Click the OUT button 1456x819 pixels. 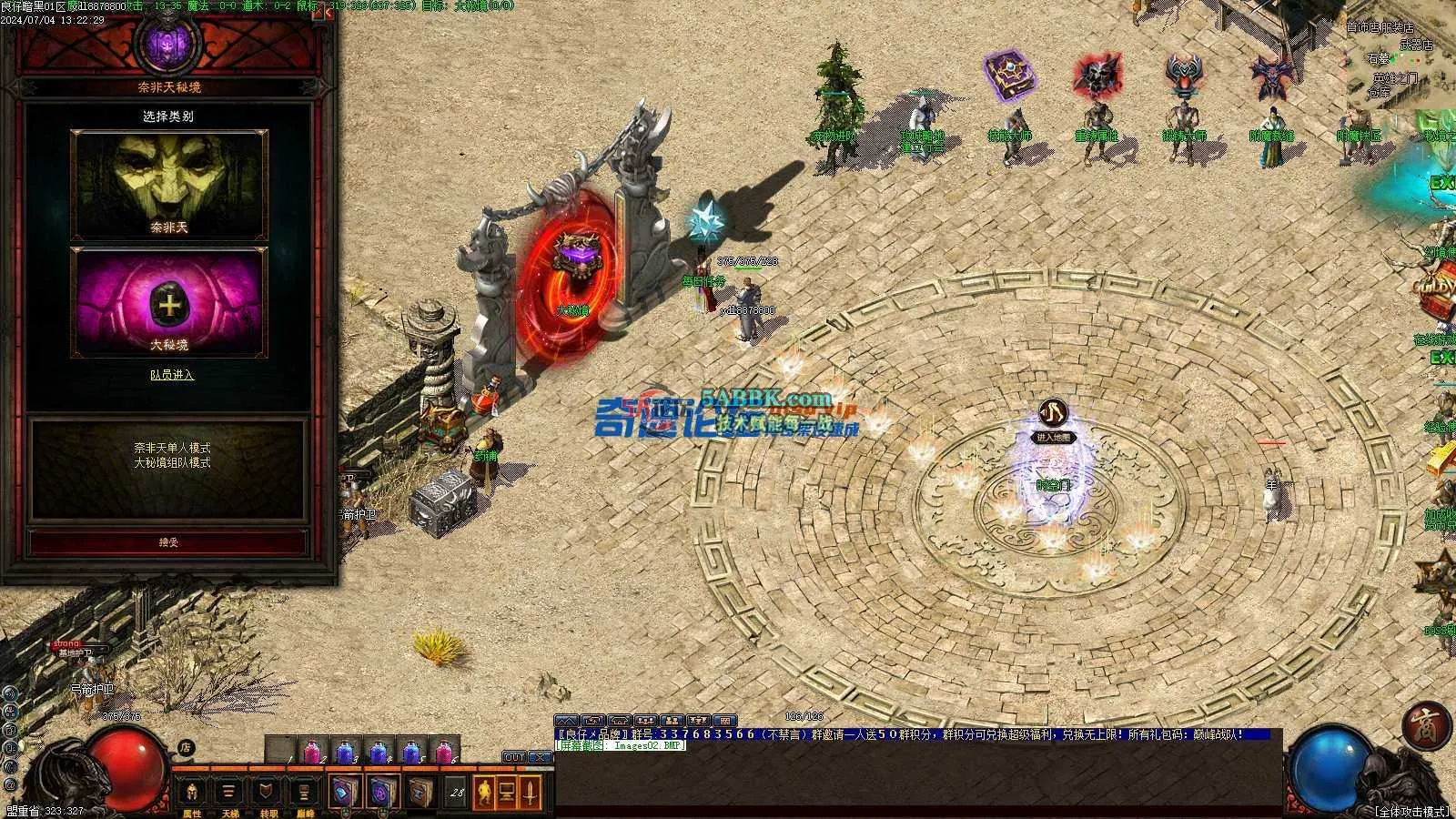point(514,757)
